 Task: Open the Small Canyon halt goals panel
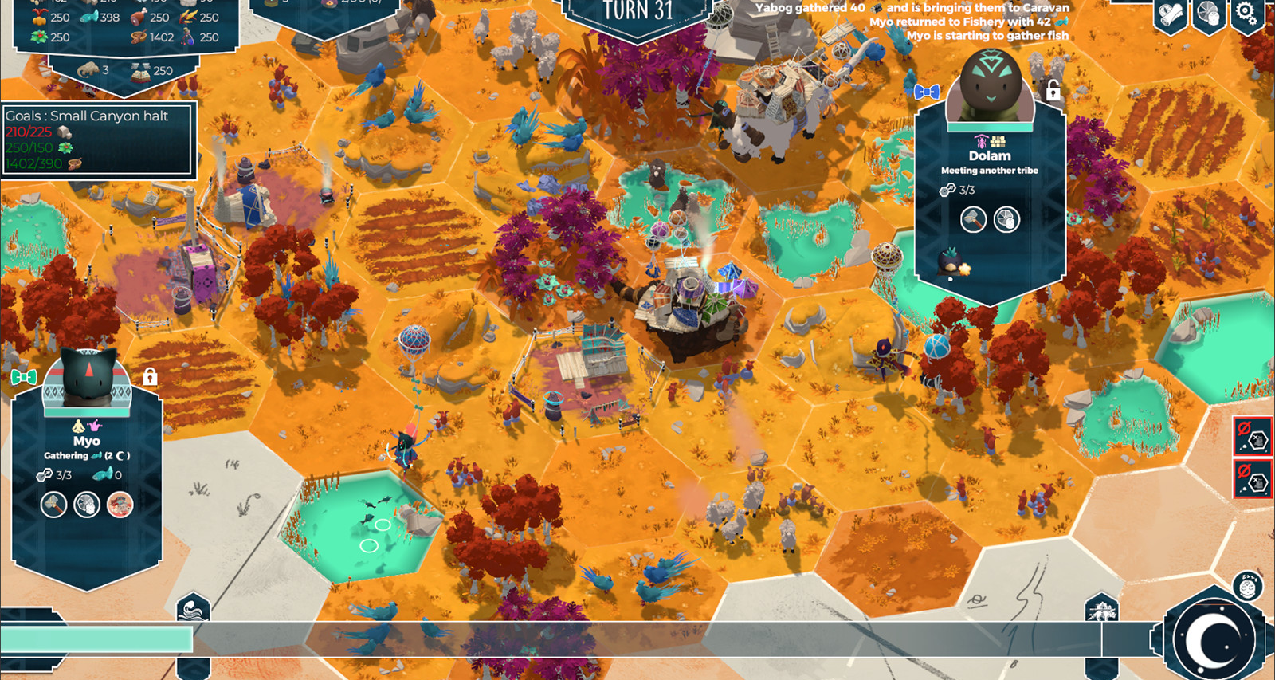[x=98, y=140]
